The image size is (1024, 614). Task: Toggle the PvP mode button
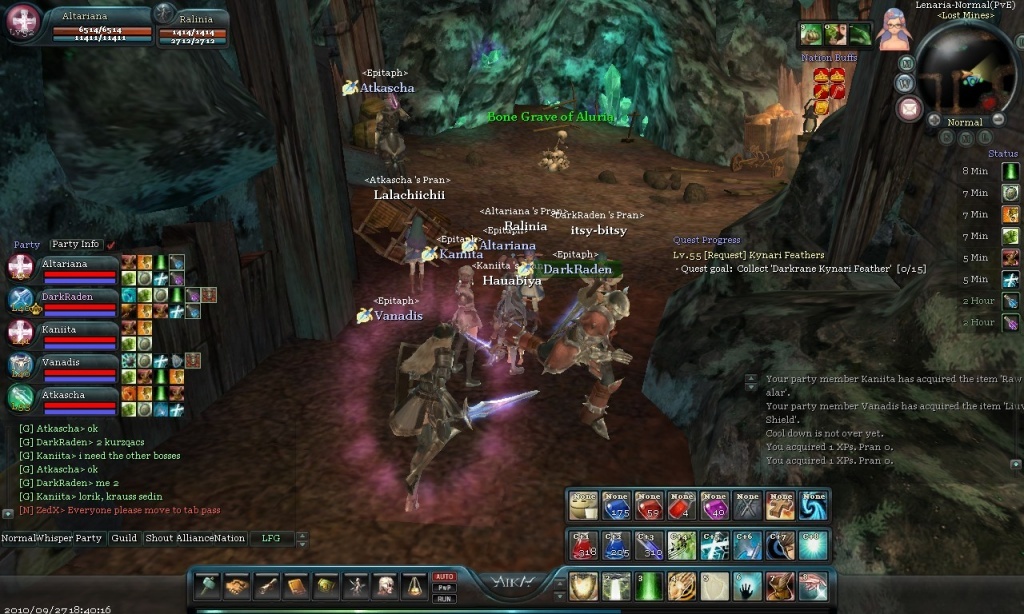pos(443,588)
